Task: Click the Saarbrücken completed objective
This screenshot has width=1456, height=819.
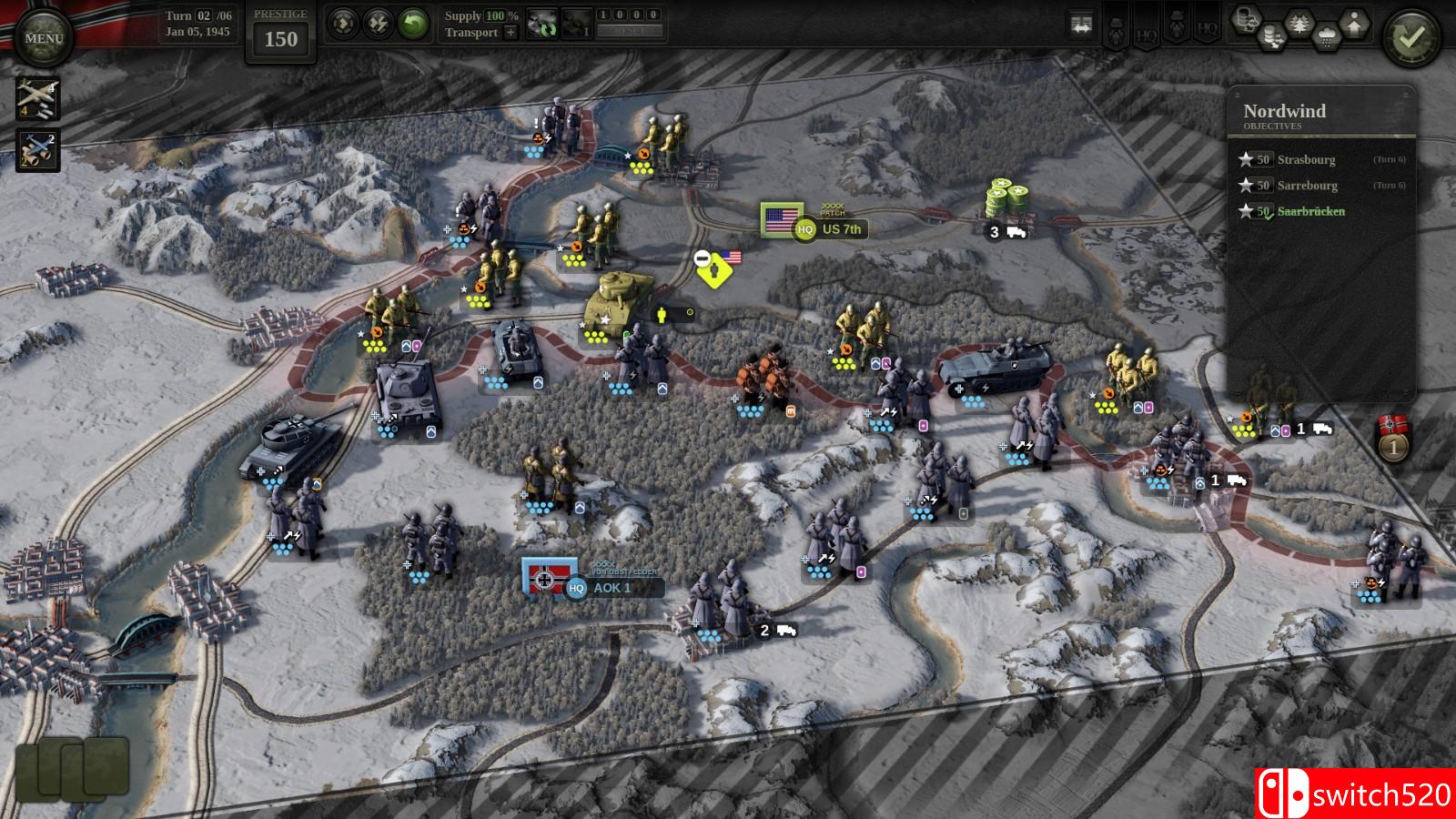Action: tap(1310, 211)
